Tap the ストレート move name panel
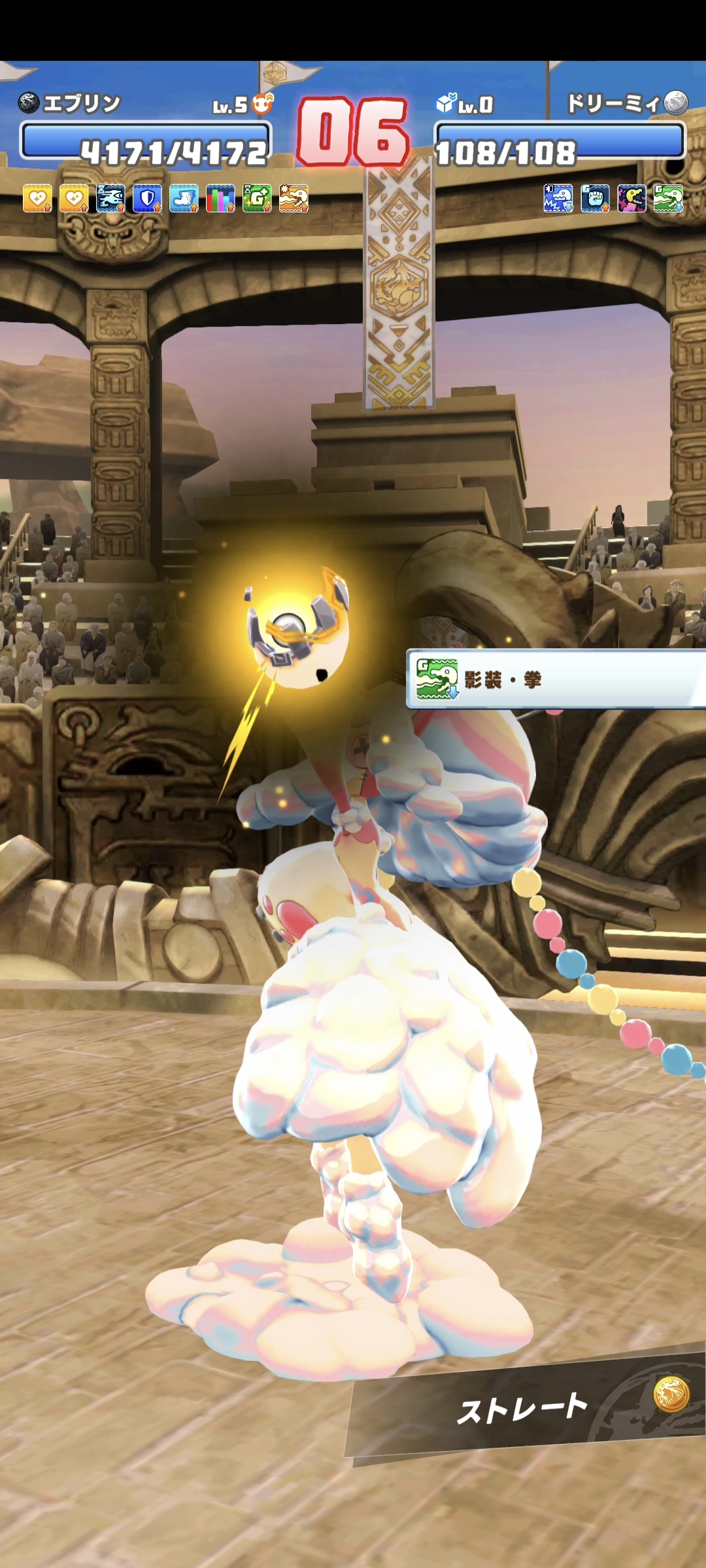 pyautogui.click(x=523, y=1410)
